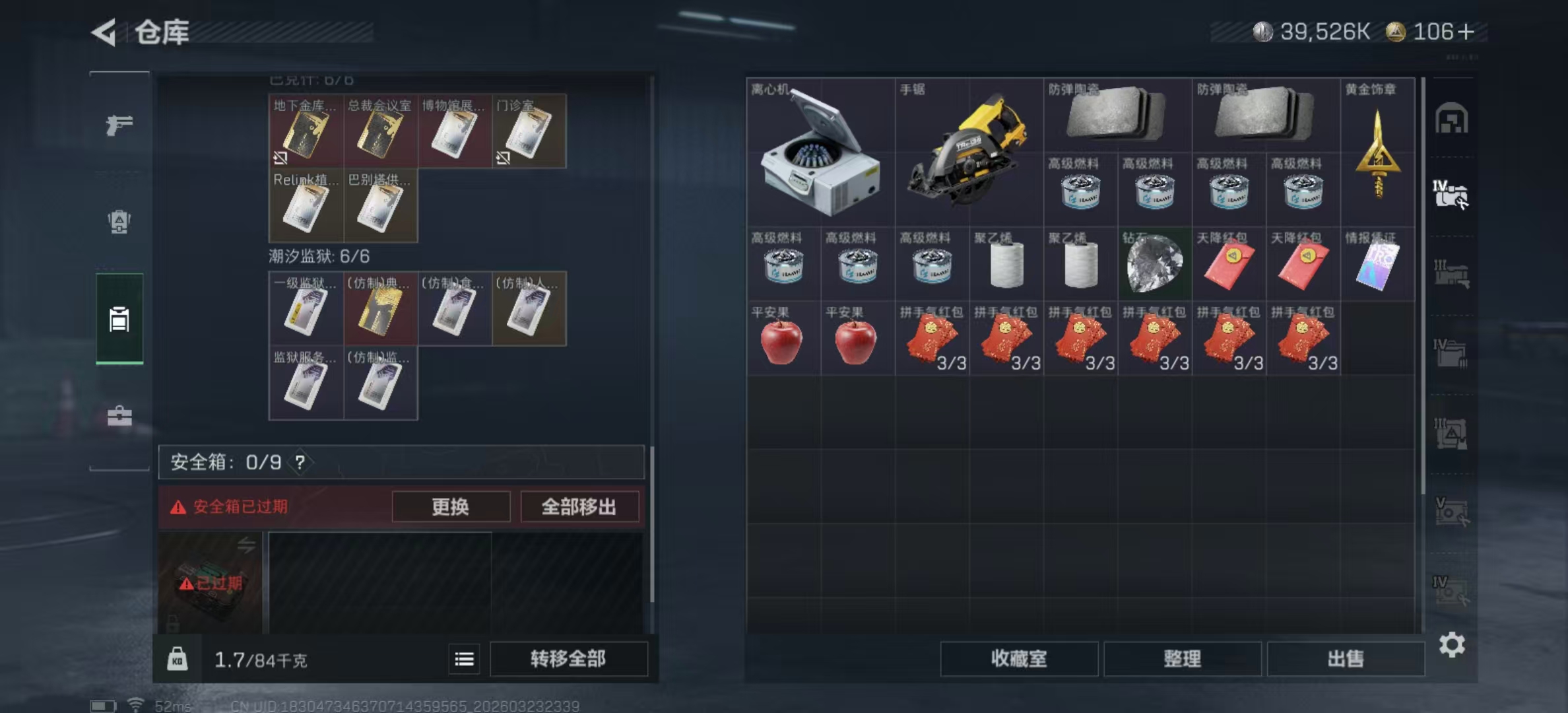Open the 出售 sell menu

click(x=1345, y=659)
